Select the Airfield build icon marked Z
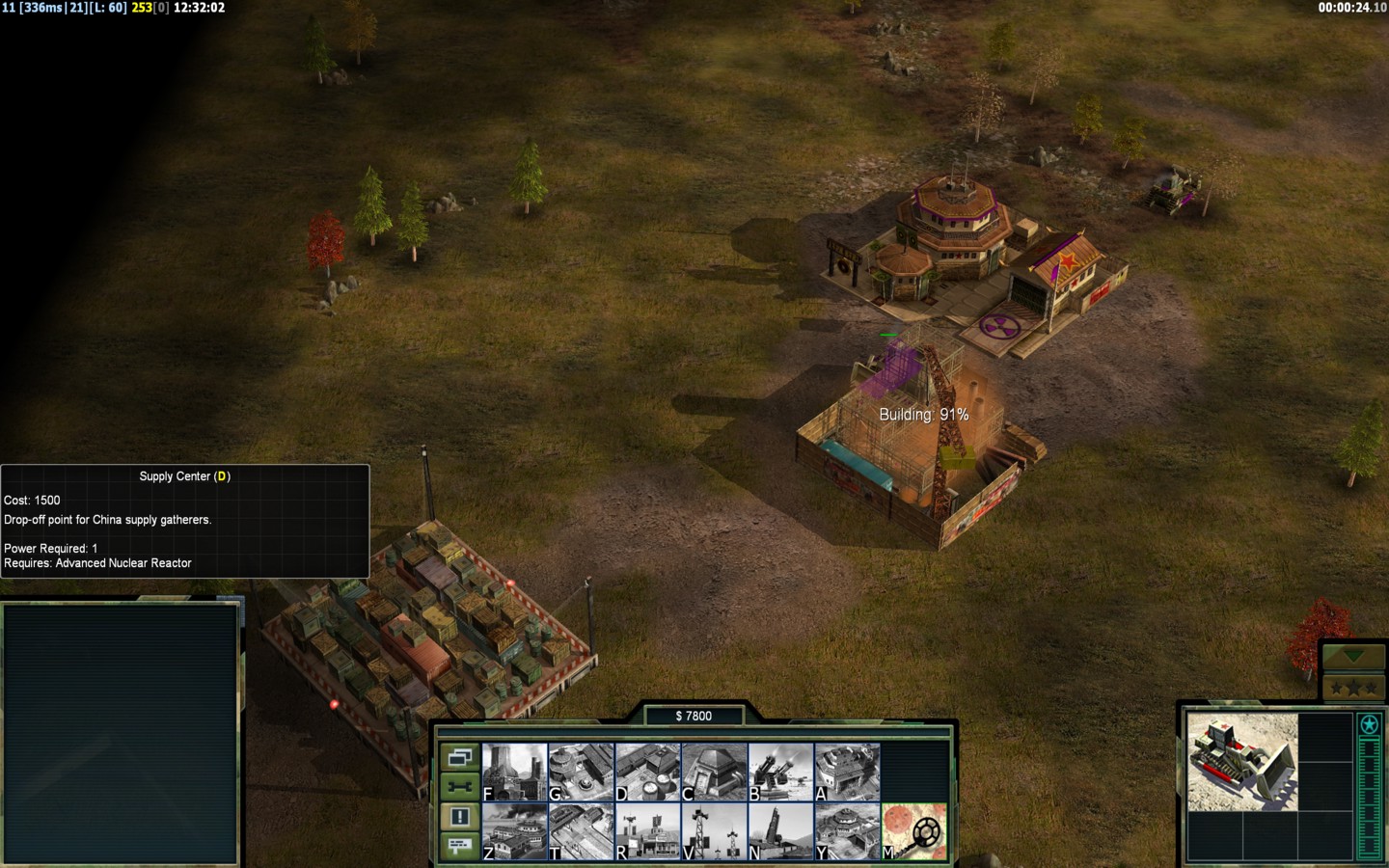 [x=515, y=831]
